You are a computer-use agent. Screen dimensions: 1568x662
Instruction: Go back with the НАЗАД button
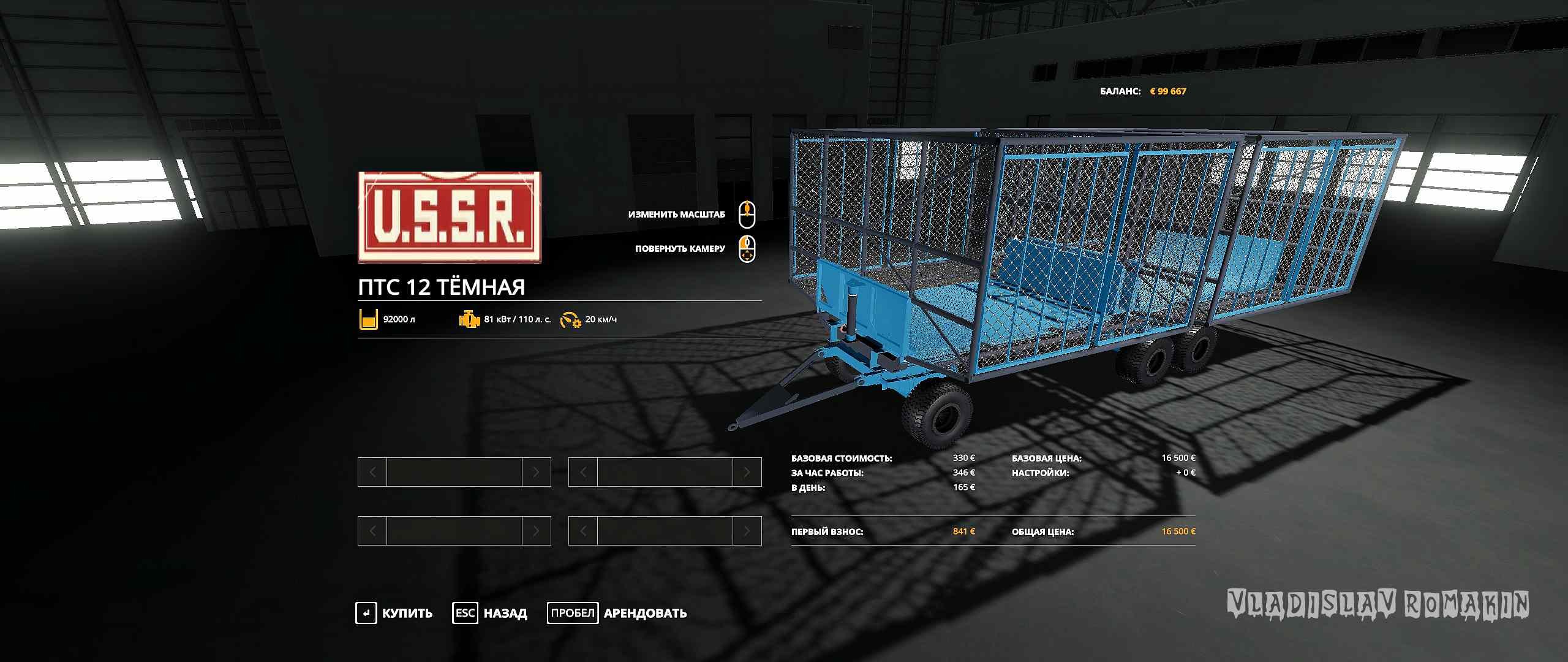(491, 613)
